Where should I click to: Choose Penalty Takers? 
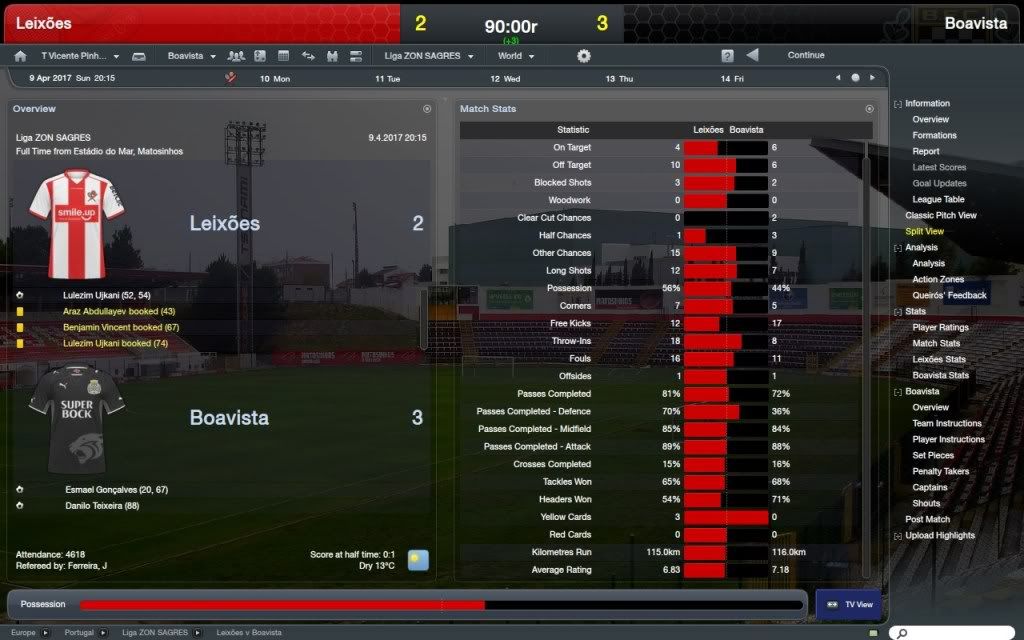(940, 471)
